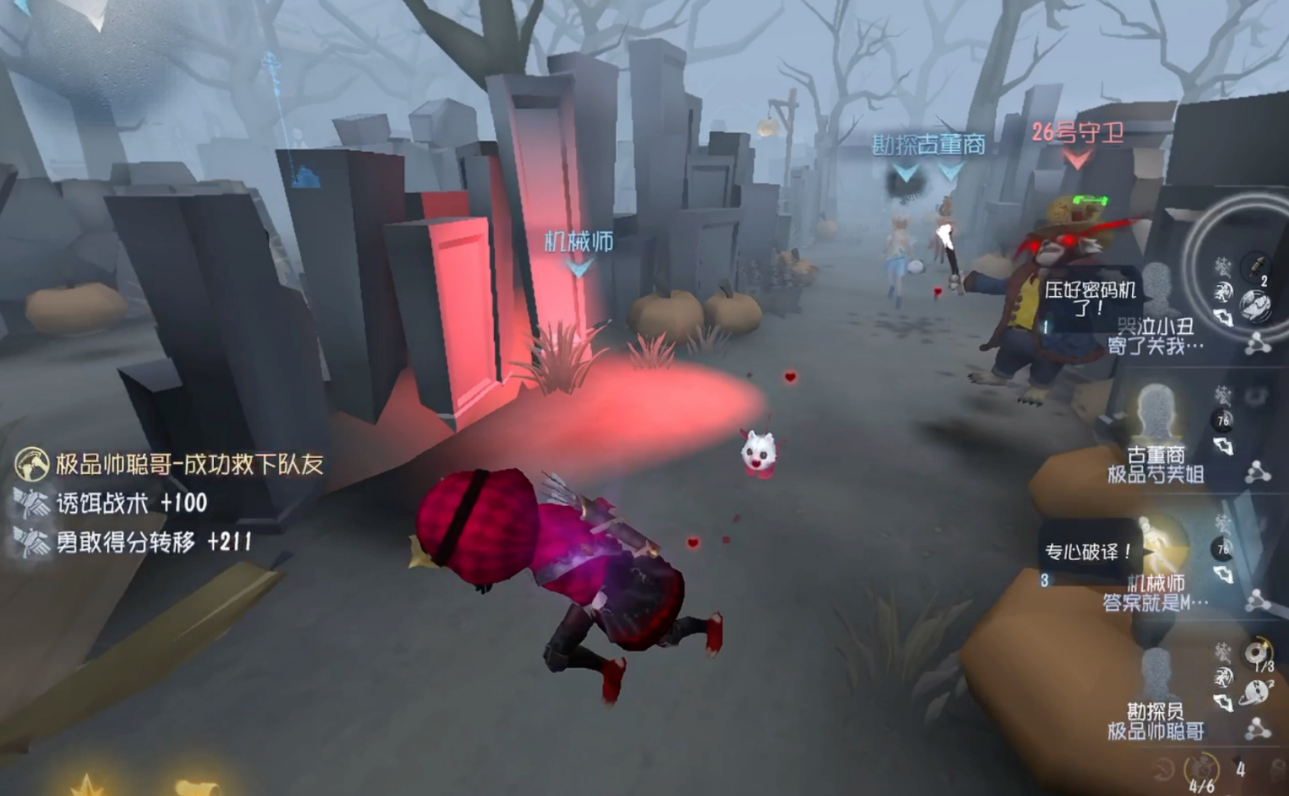The image size is (1289, 796).
Task: Click the three-node icon beside 古董商
Action: pos(1257,472)
